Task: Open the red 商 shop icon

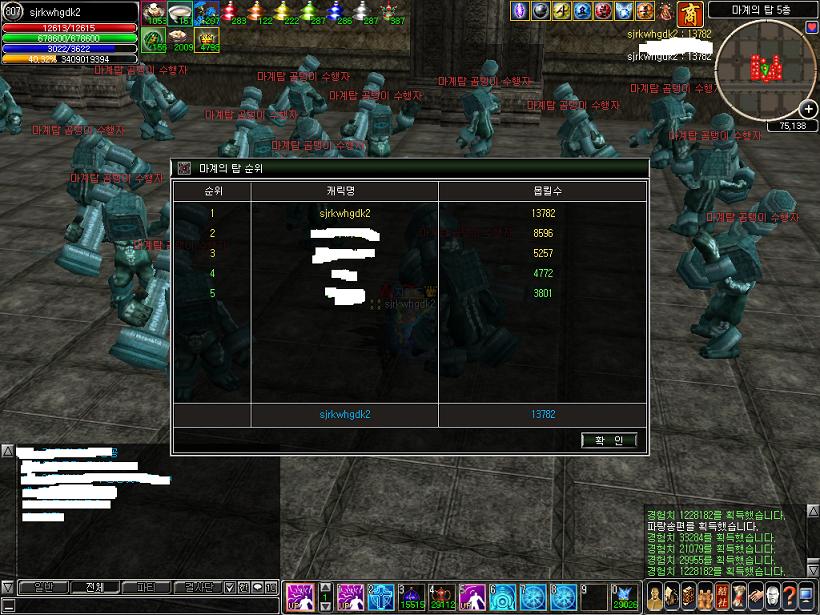Action: click(x=690, y=13)
